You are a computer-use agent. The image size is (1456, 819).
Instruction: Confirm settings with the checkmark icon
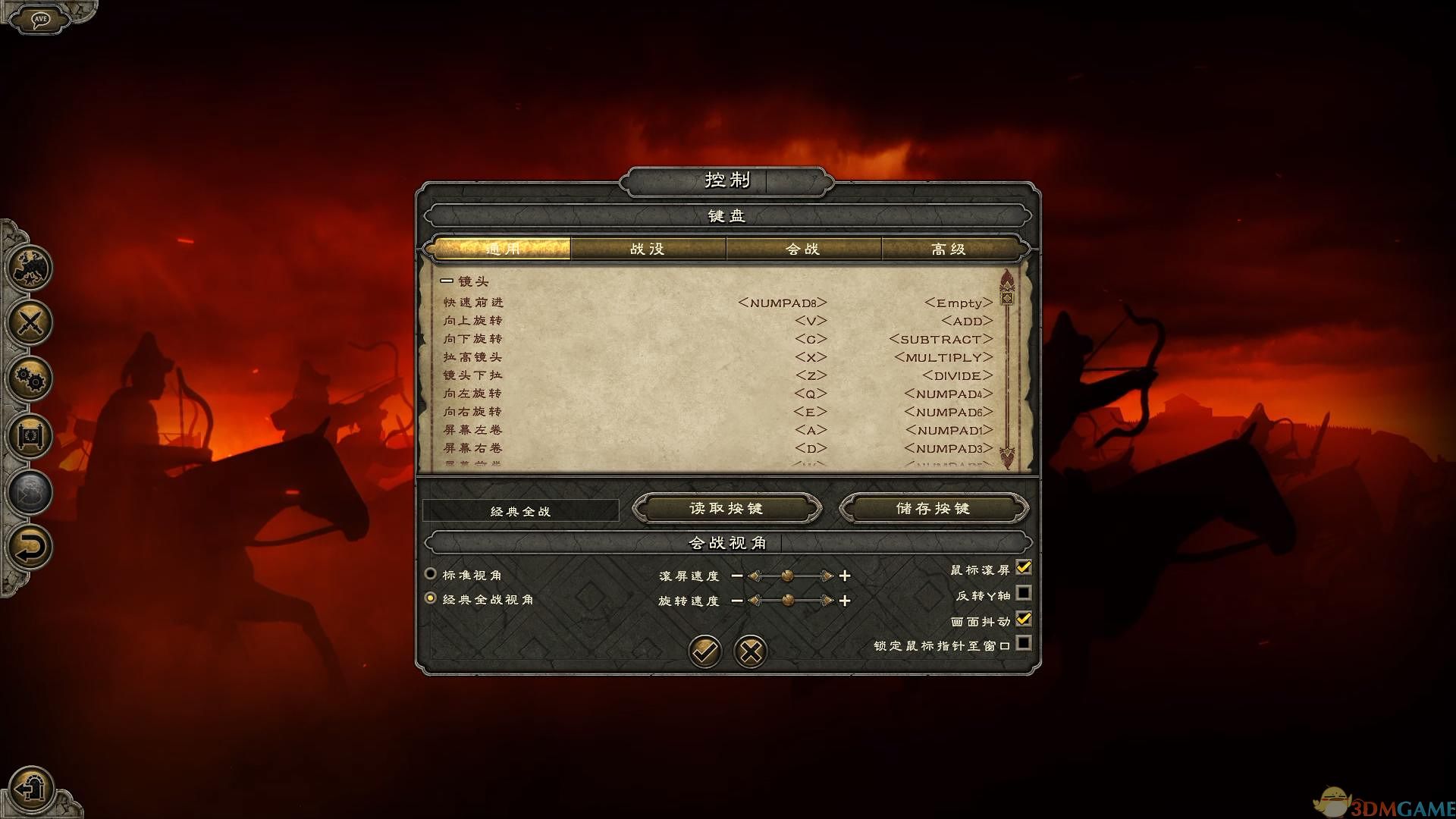pyautogui.click(x=704, y=651)
